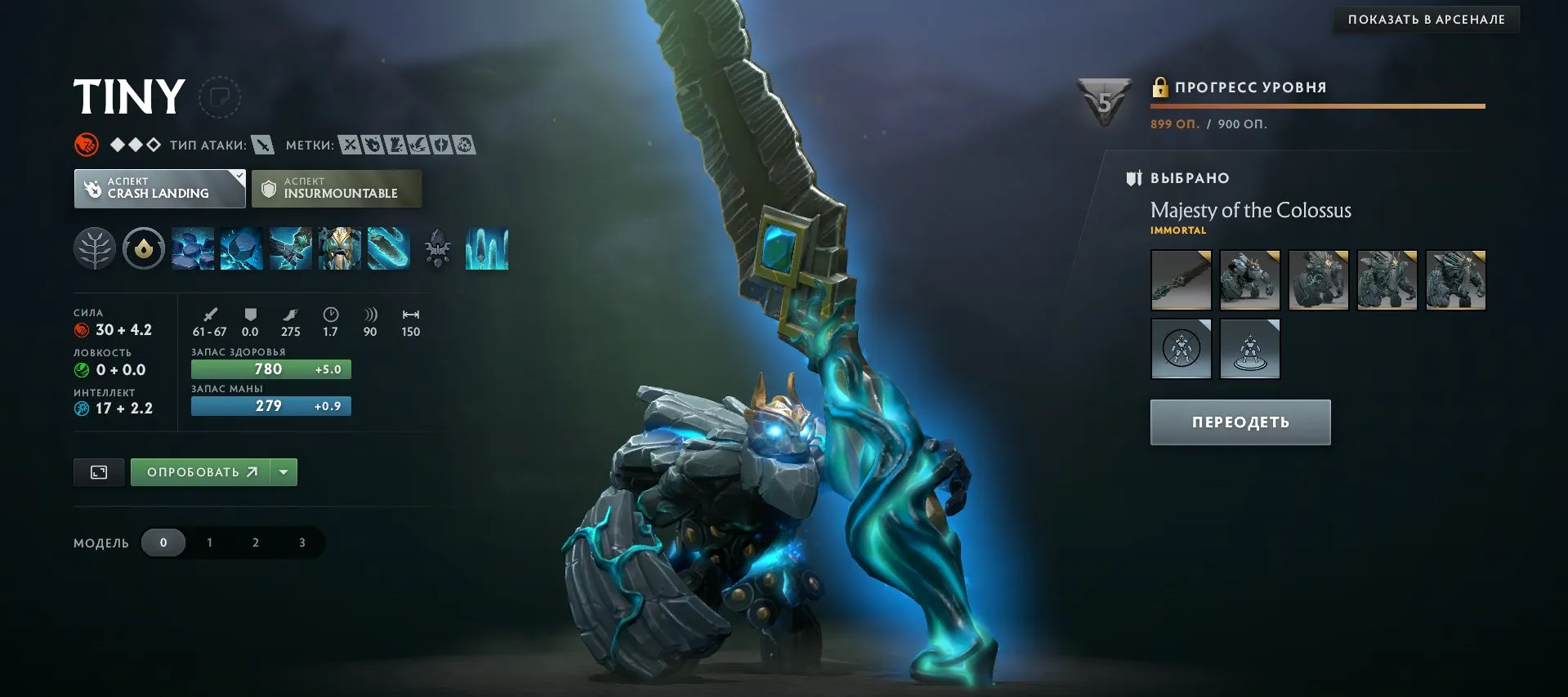Click the Grow ultimate ability icon
This screenshot has height=697, width=1568.
pyautogui.click(x=340, y=249)
